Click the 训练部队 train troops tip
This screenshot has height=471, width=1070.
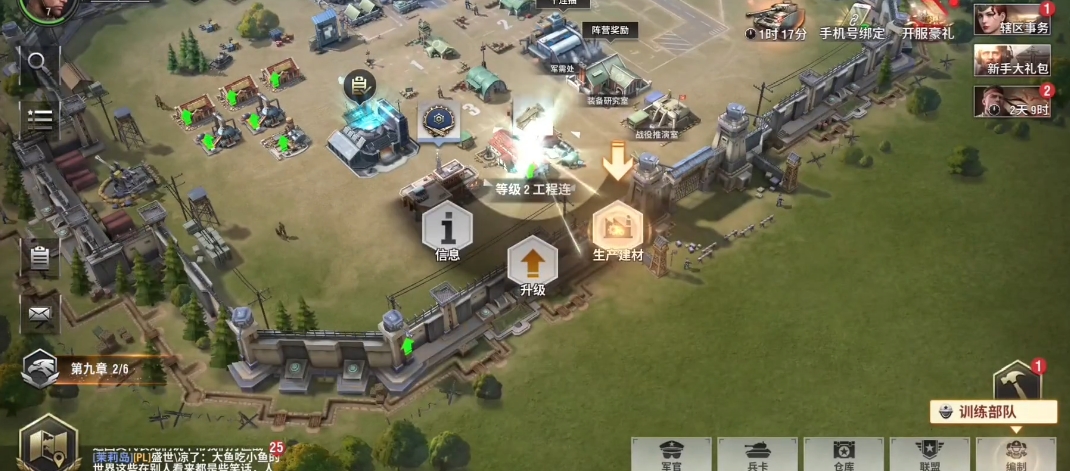tap(993, 411)
